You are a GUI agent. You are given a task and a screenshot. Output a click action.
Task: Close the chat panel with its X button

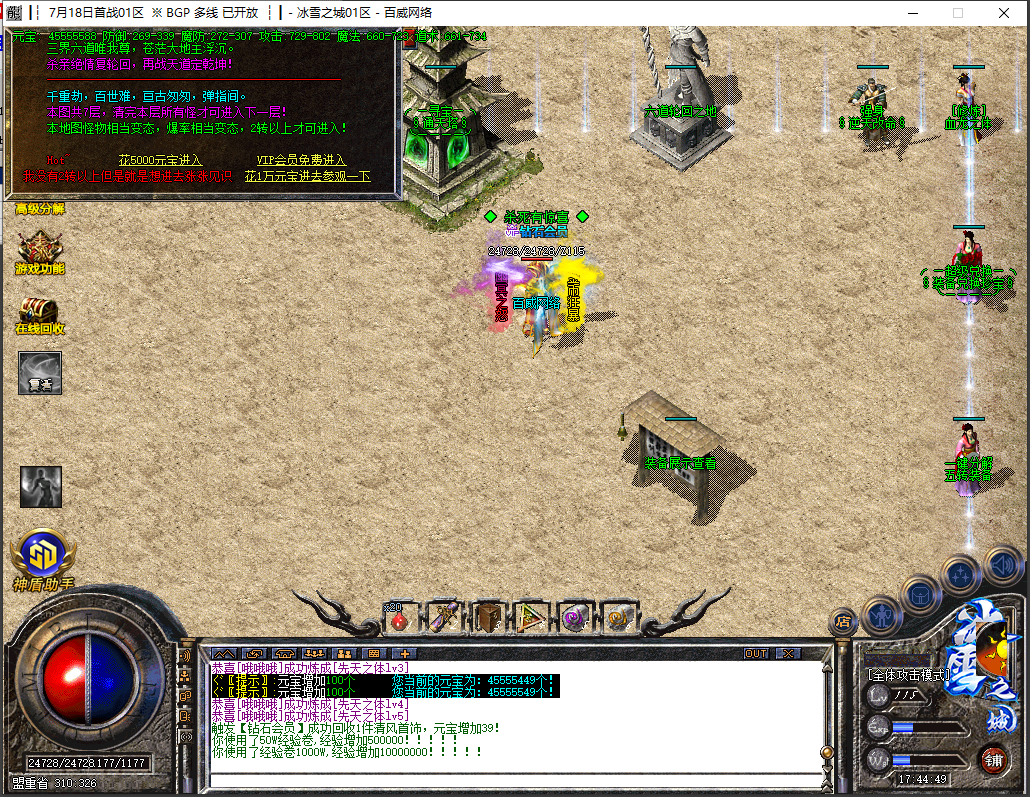(x=788, y=653)
